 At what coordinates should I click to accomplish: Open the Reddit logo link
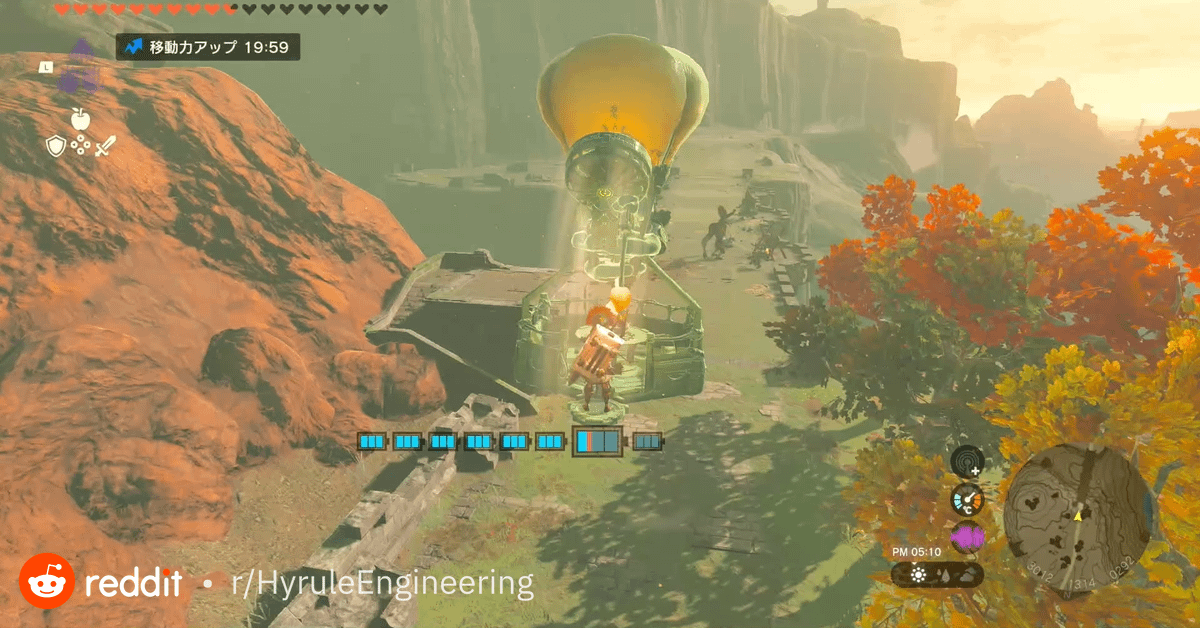click(x=46, y=581)
